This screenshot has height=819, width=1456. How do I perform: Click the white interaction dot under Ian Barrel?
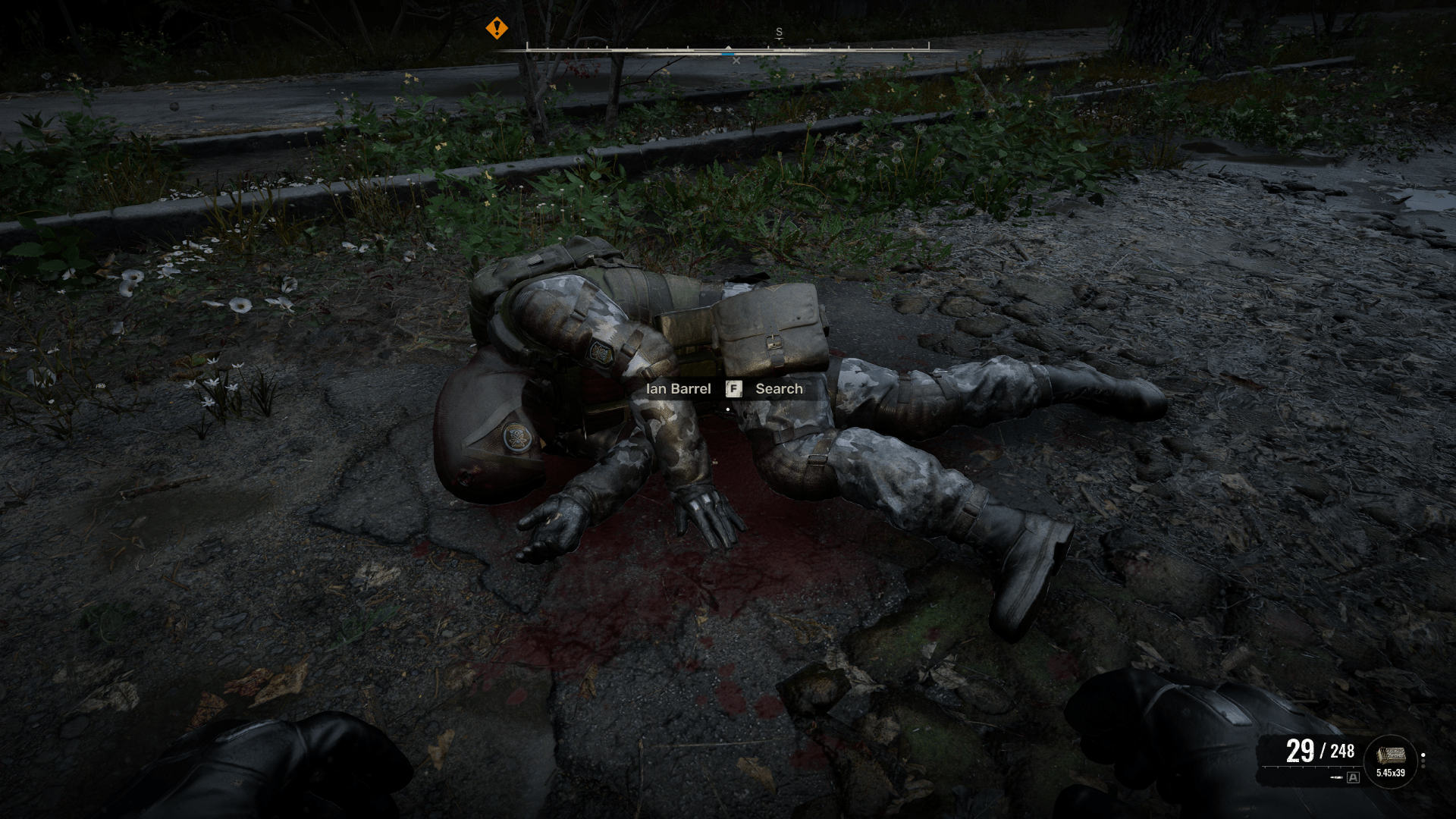(728, 408)
